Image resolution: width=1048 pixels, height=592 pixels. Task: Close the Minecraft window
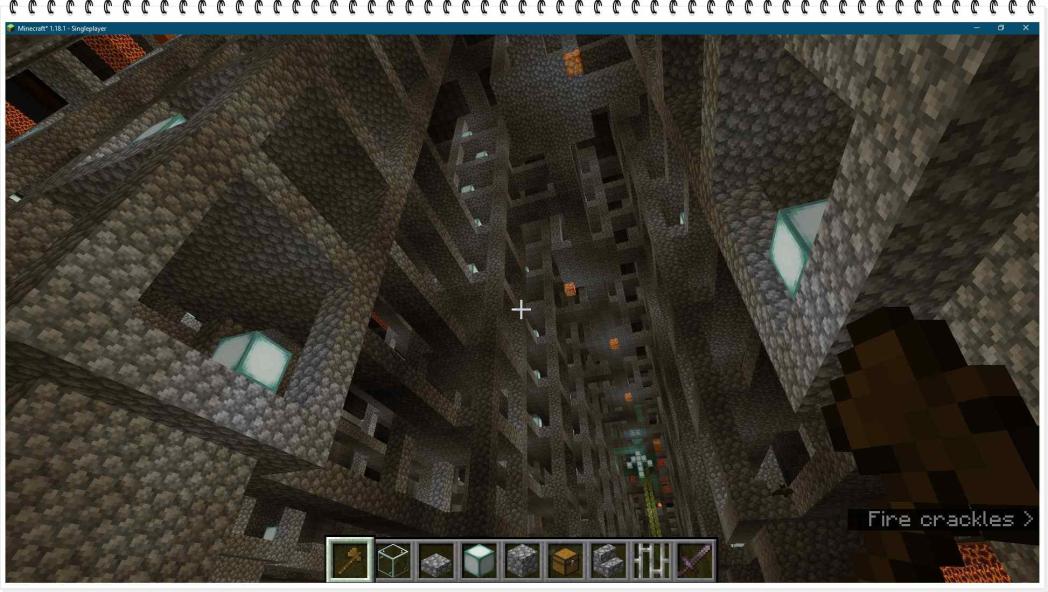1026,28
